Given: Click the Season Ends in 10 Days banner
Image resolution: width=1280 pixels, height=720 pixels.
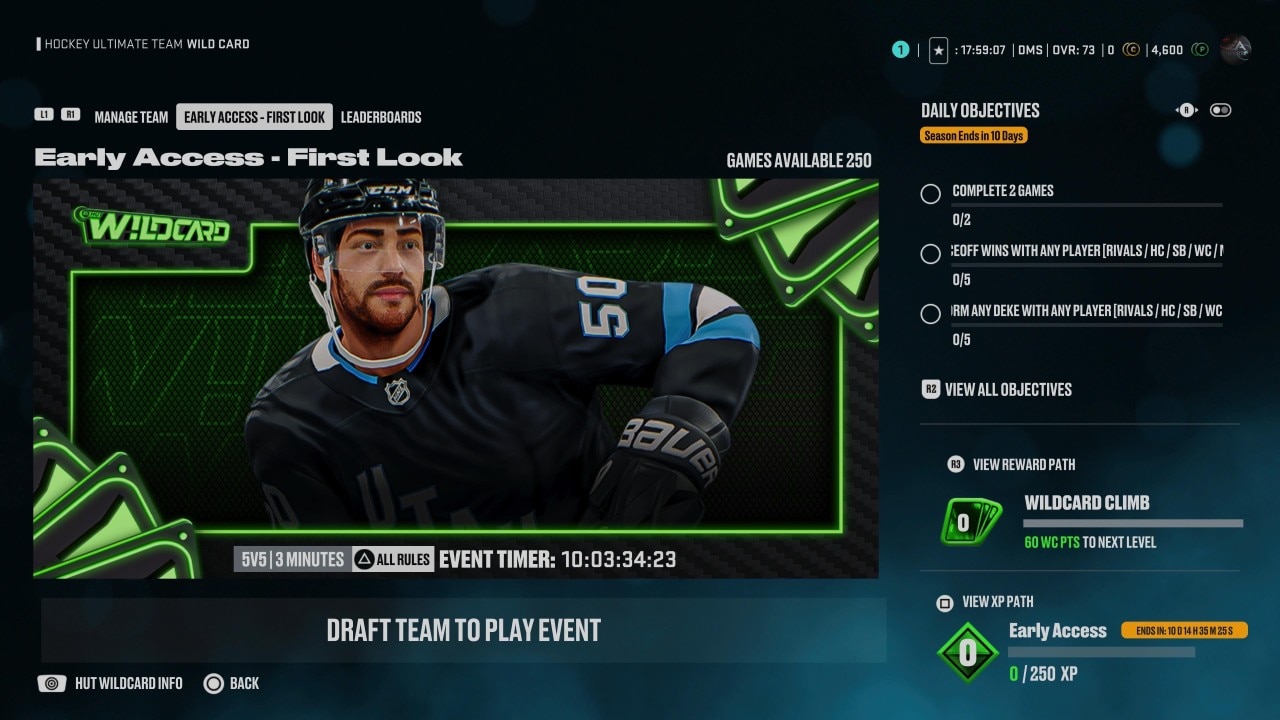Looking at the screenshot, I should click(x=973, y=135).
